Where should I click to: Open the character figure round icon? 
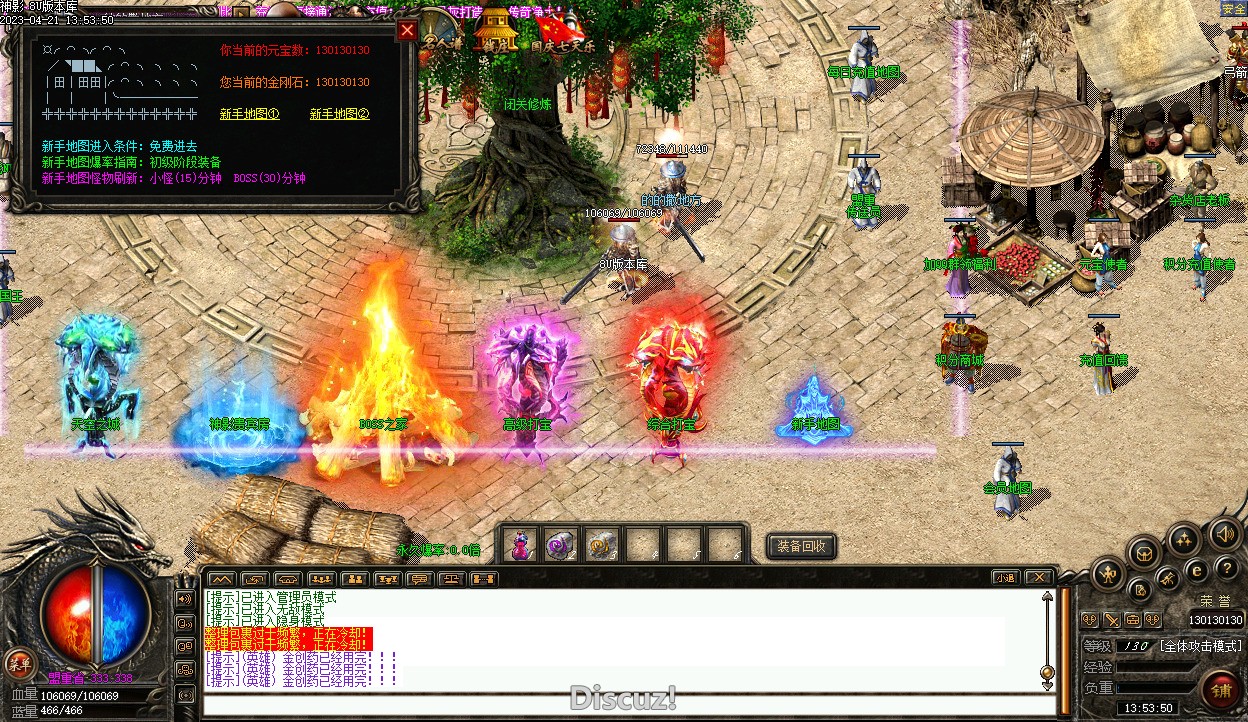coord(1109,573)
